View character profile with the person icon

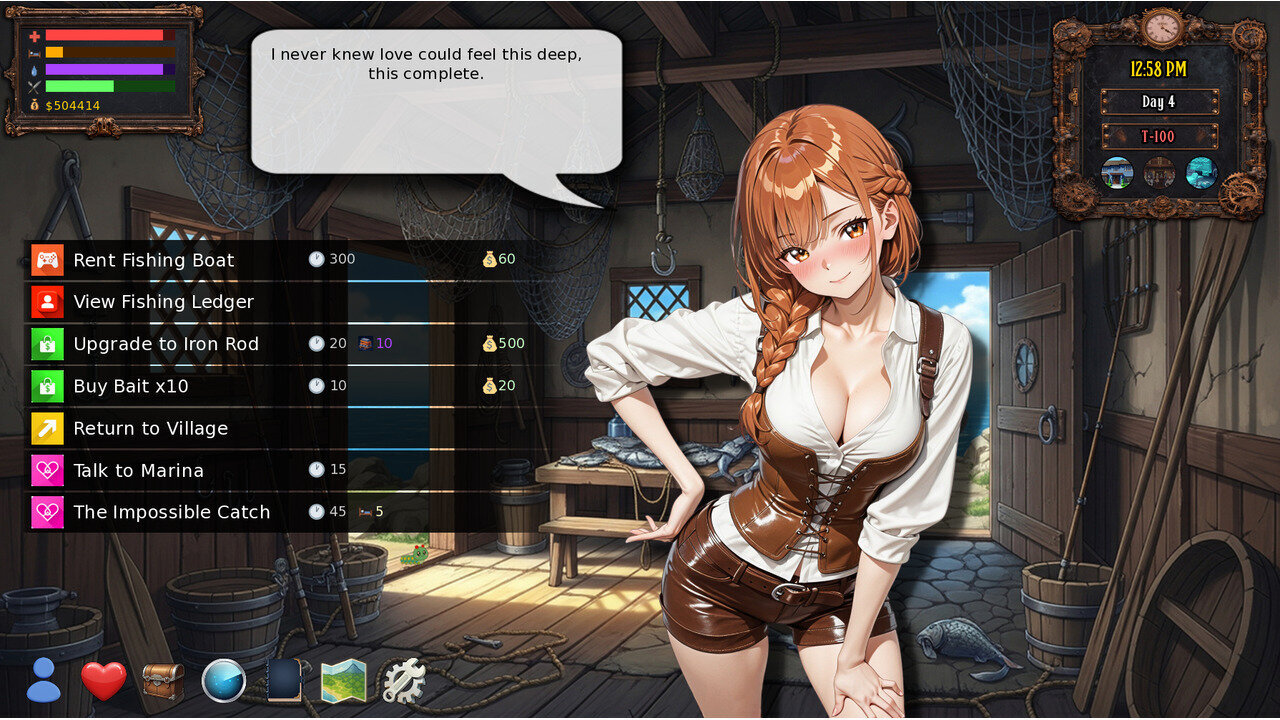tap(43, 681)
